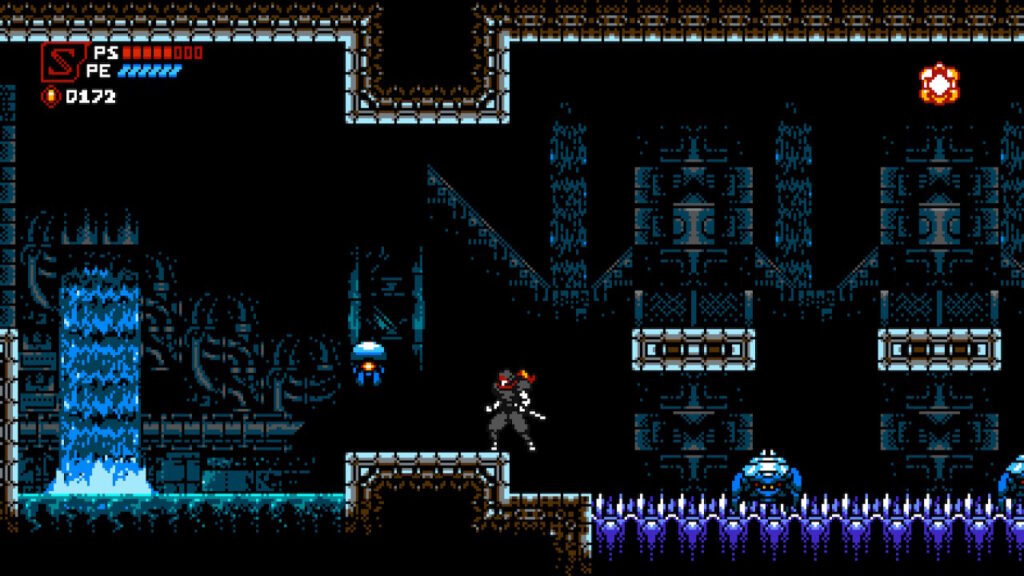Click the red shadow emblem icon
The height and width of the screenshot is (576, 1024).
pyautogui.click(x=59, y=61)
